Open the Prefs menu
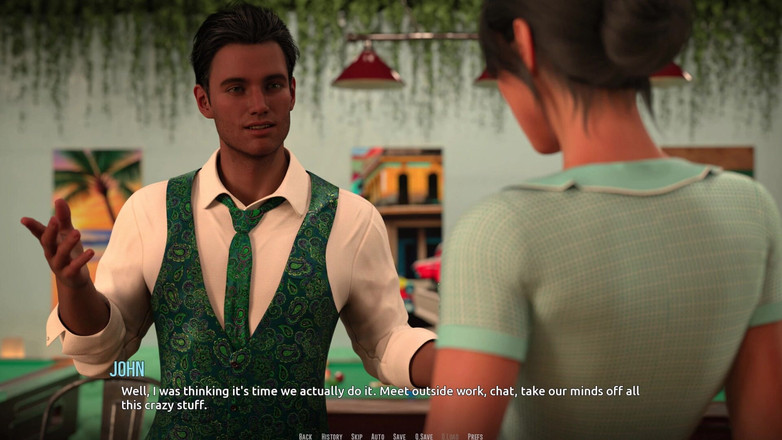This screenshot has height=440, width=782. [475, 436]
